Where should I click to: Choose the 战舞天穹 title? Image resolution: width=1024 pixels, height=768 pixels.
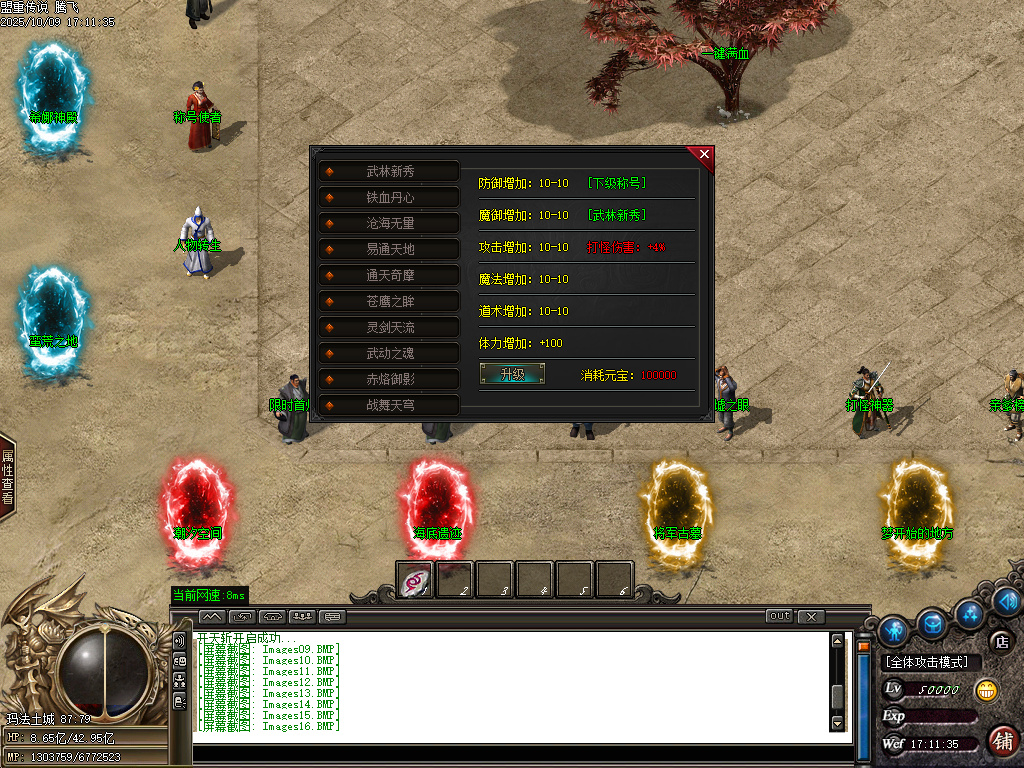pos(389,405)
